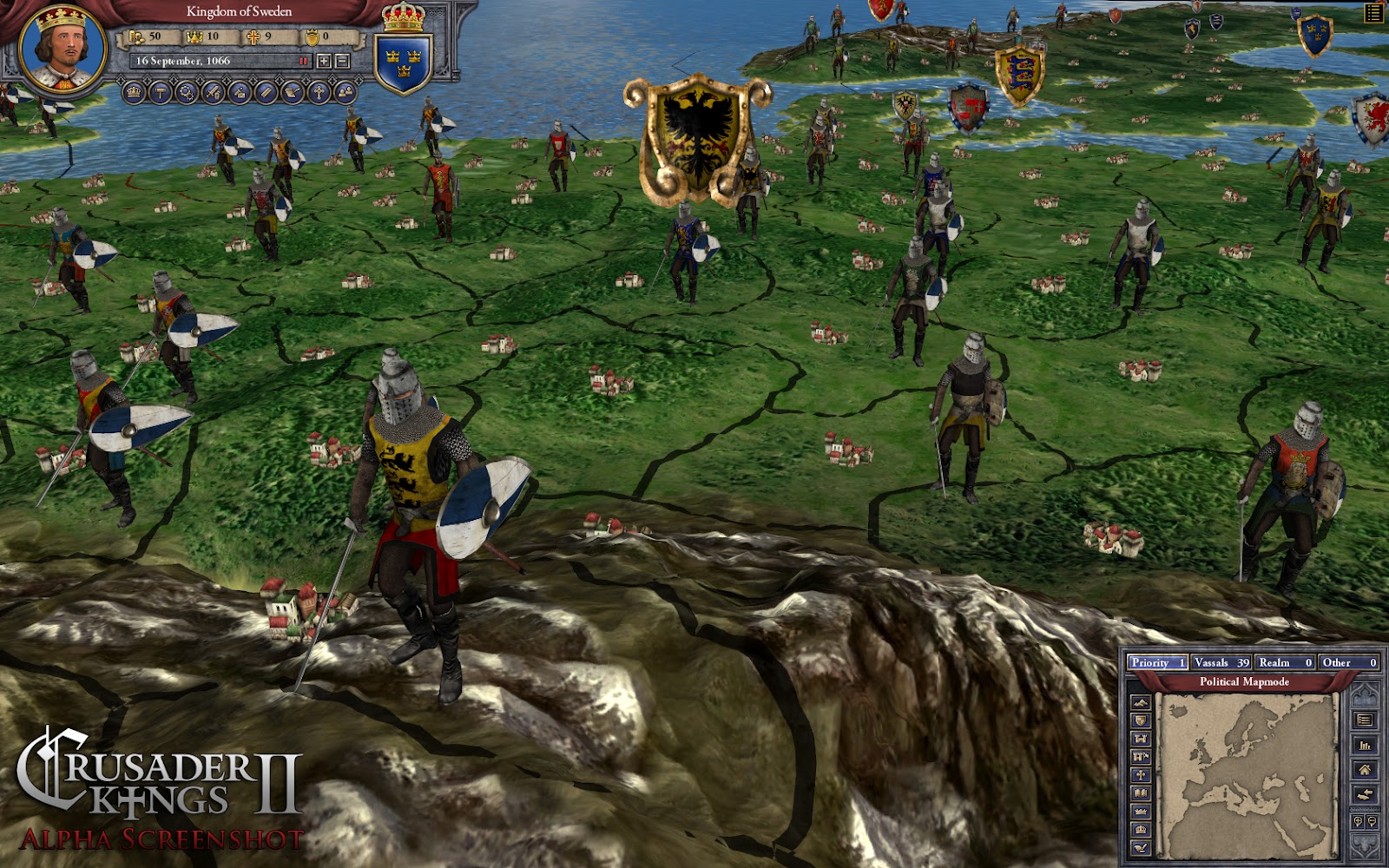Image resolution: width=1389 pixels, height=868 pixels.
Task: Toggle the game pause button next to the date
Action: coord(304,61)
